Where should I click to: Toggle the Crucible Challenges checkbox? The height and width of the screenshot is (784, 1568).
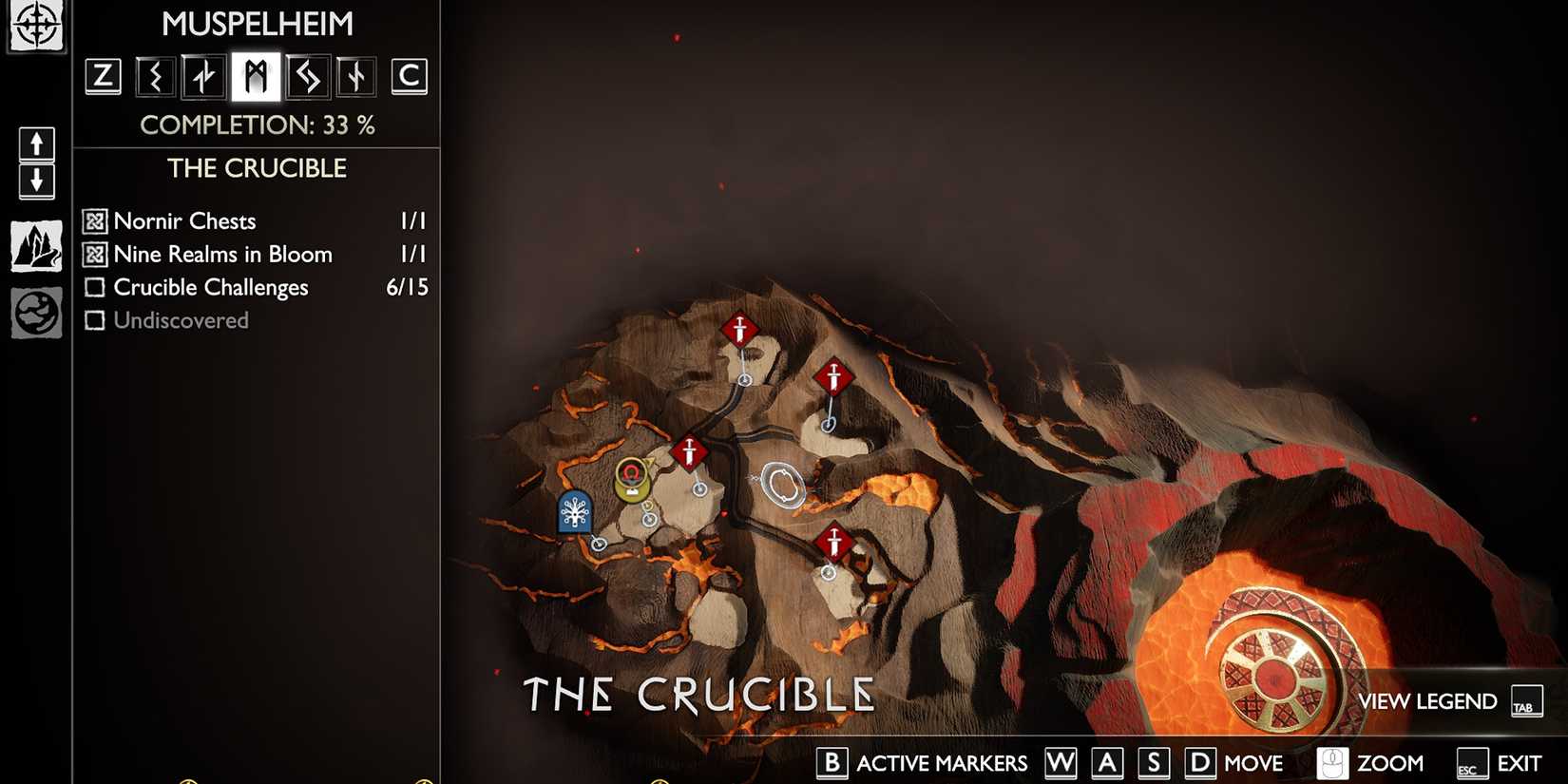[95, 287]
